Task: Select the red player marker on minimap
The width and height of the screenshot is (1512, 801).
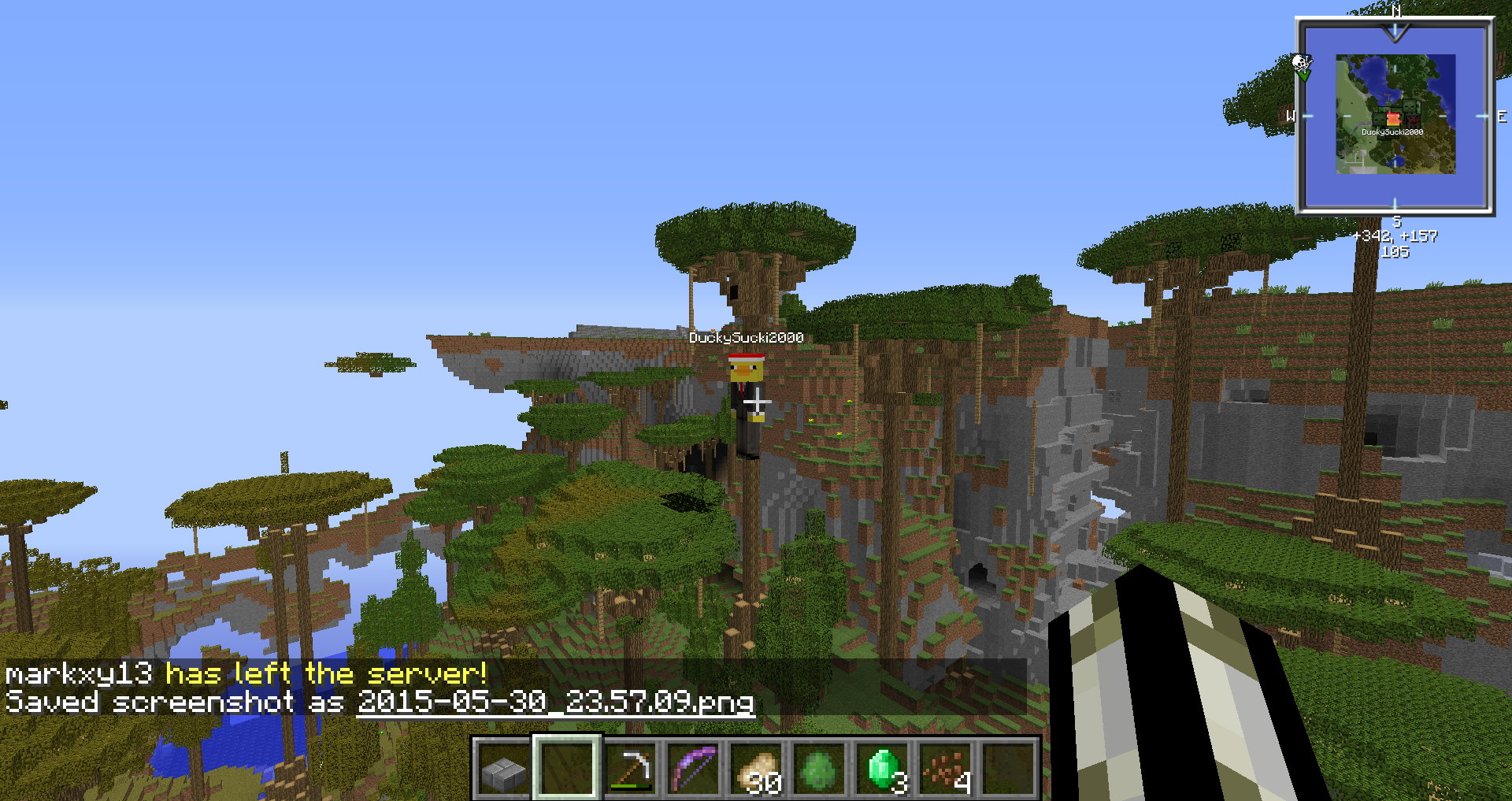Action: 1393,118
